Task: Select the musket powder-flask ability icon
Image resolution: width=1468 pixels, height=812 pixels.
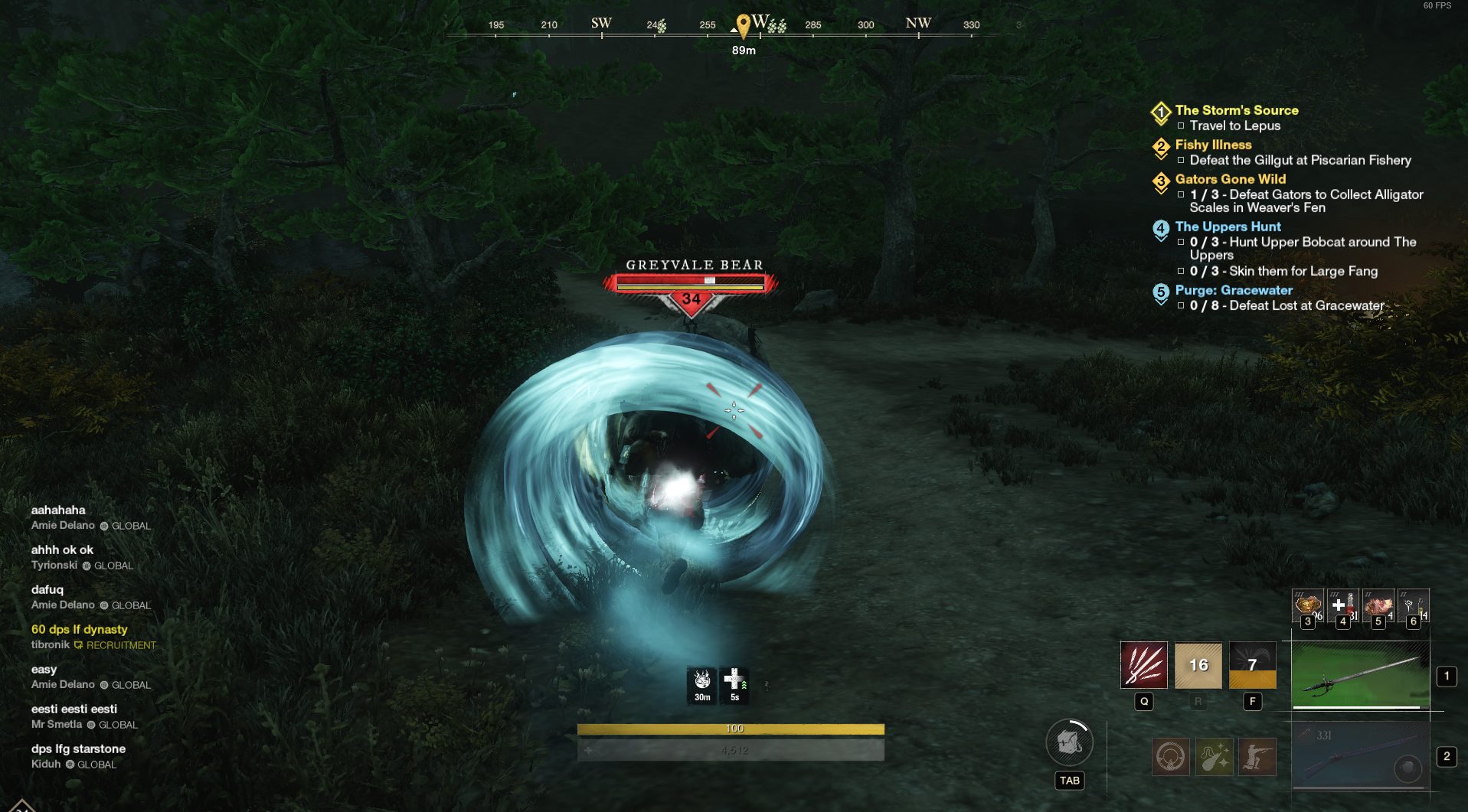Action: (1214, 757)
